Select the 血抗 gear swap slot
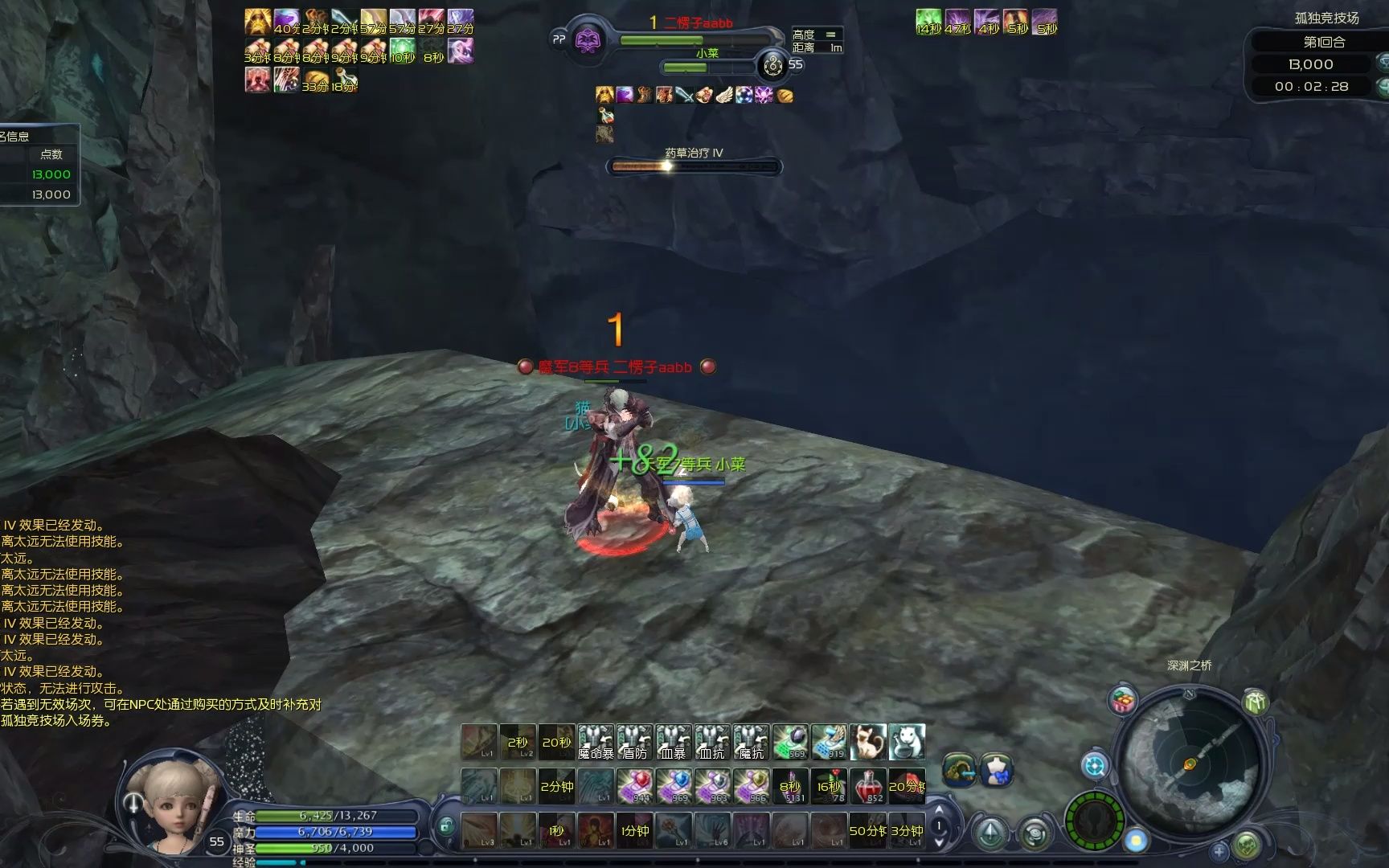This screenshot has width=1389, height=868. [x=712, y=742]
